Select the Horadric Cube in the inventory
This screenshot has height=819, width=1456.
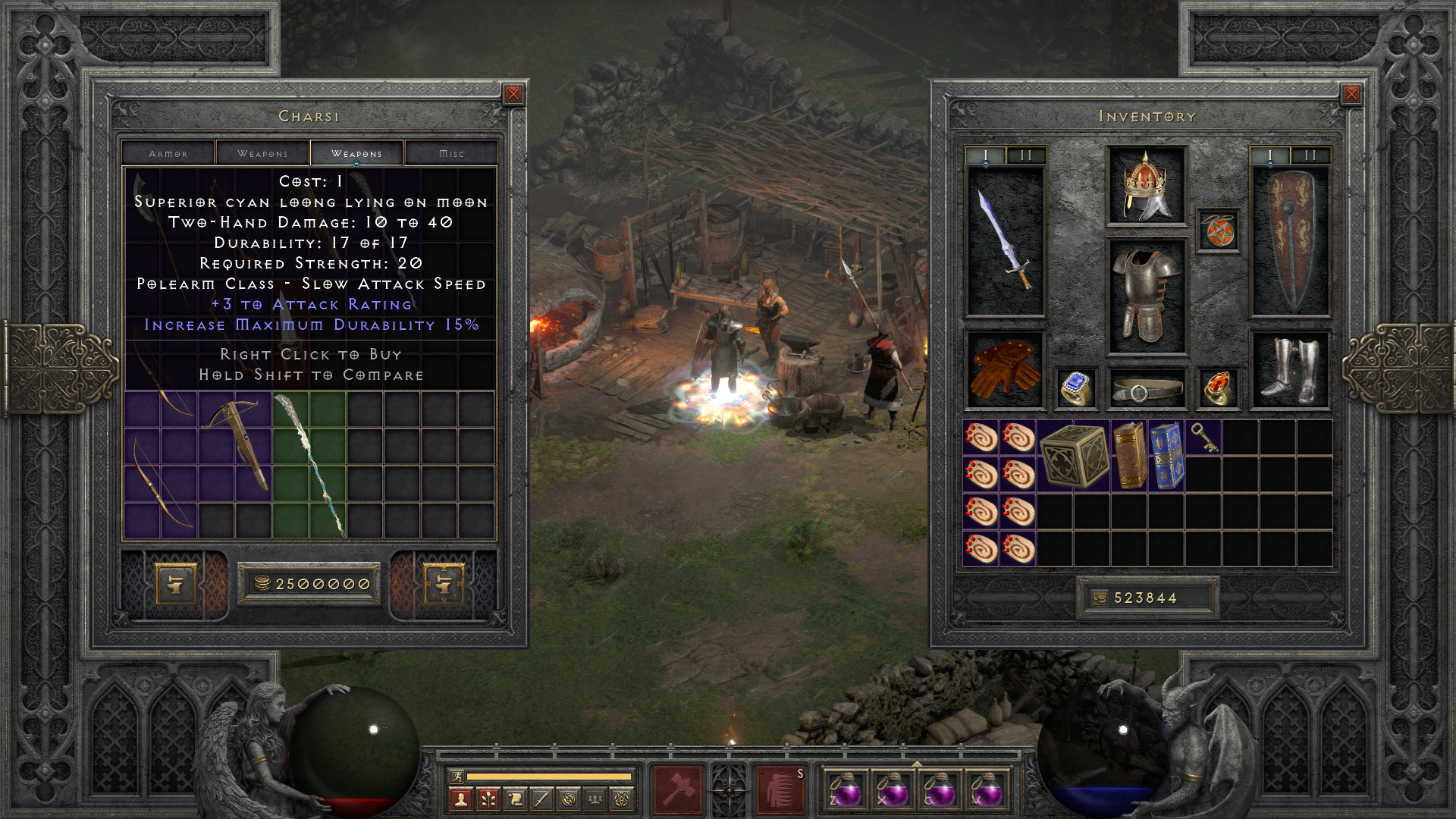tap(1074, 455)
